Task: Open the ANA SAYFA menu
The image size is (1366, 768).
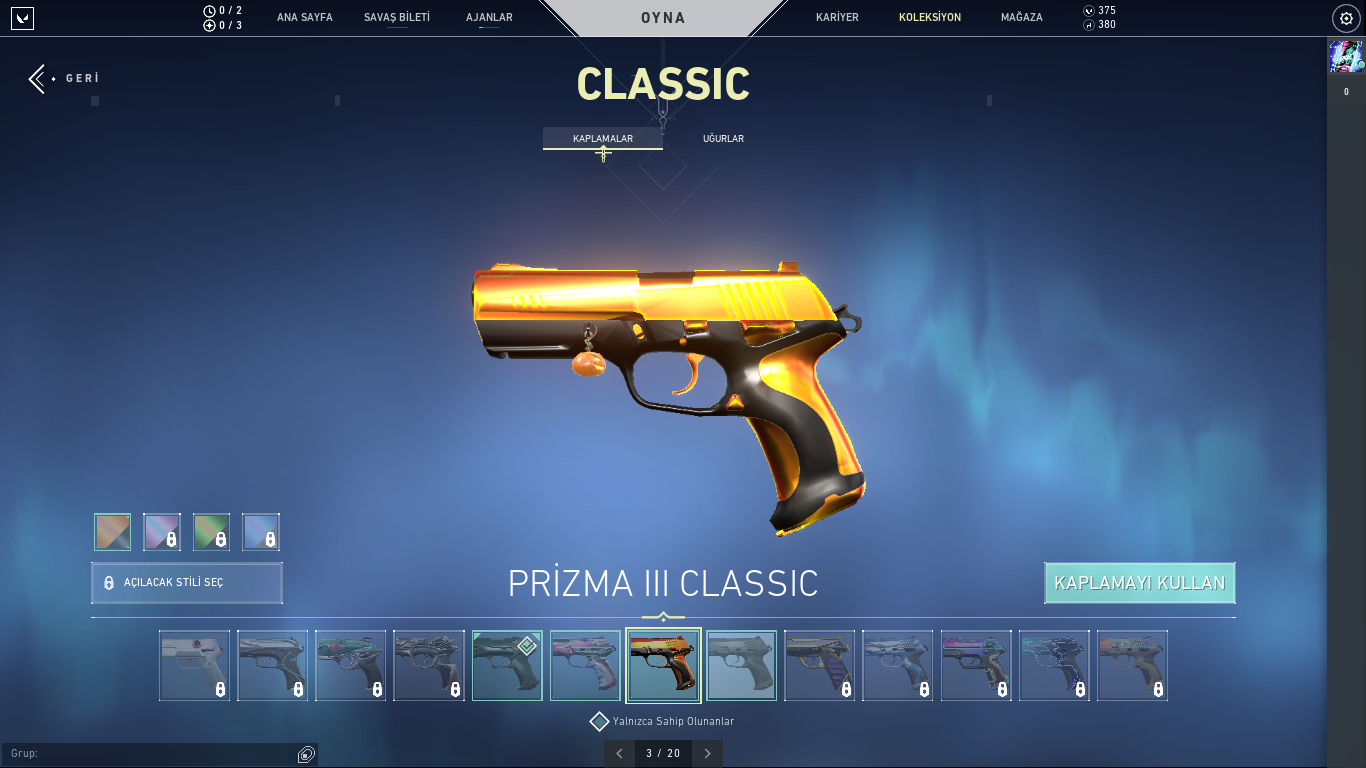Action: (304, 17)
